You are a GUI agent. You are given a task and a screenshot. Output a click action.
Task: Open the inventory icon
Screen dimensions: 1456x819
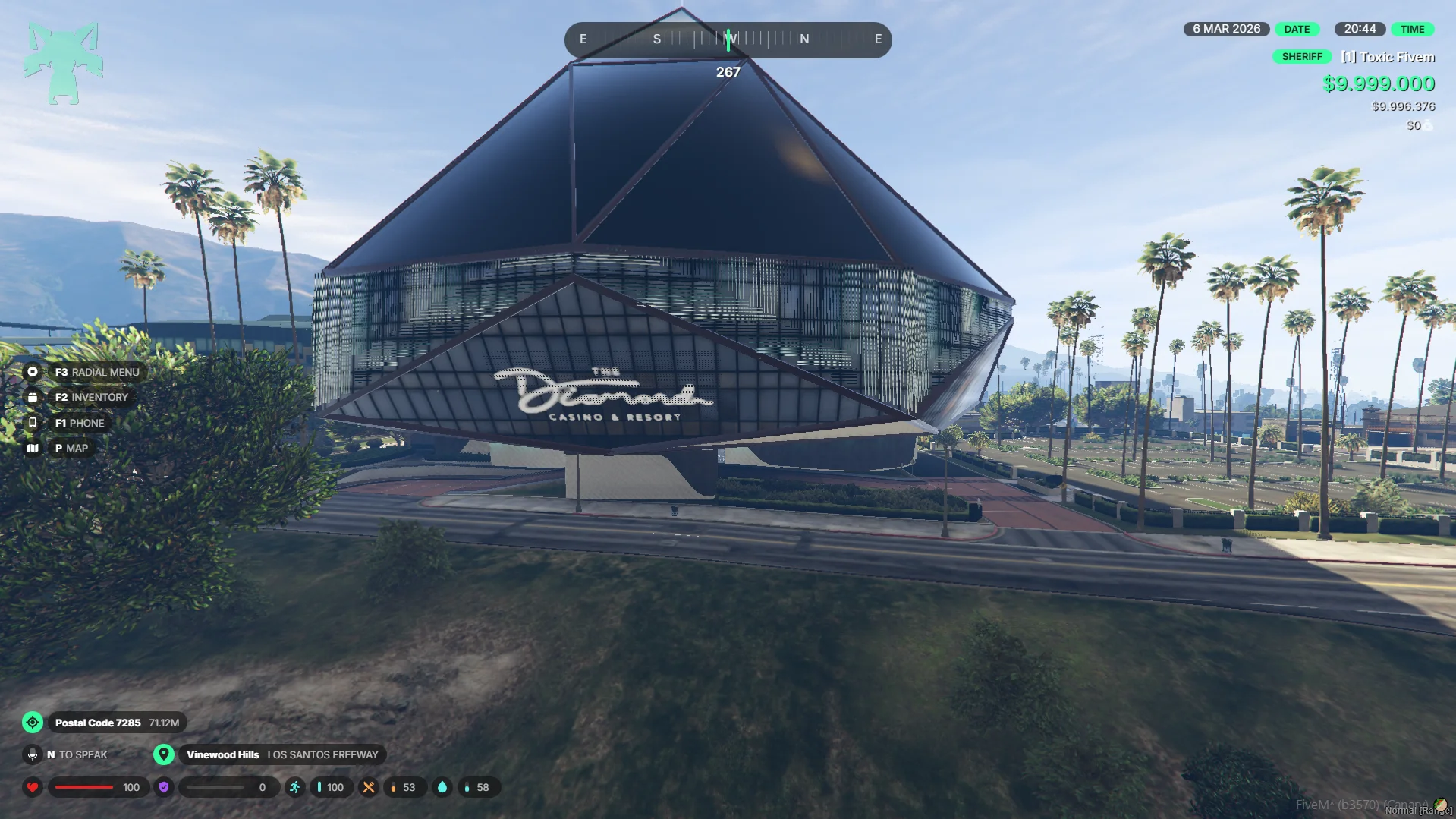click(x=33, y=397)
